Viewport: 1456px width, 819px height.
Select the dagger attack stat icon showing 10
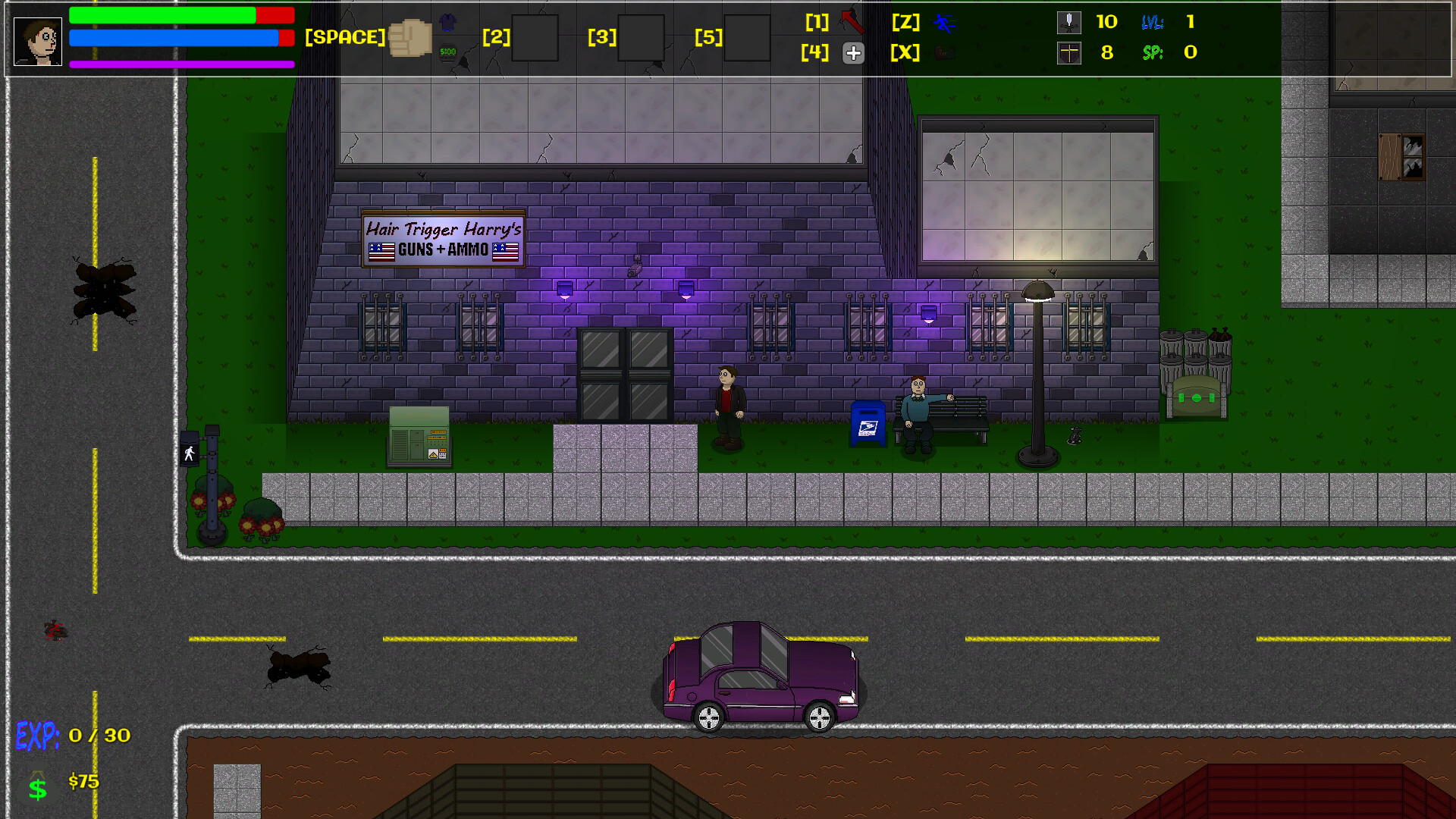coord(1069,23)
